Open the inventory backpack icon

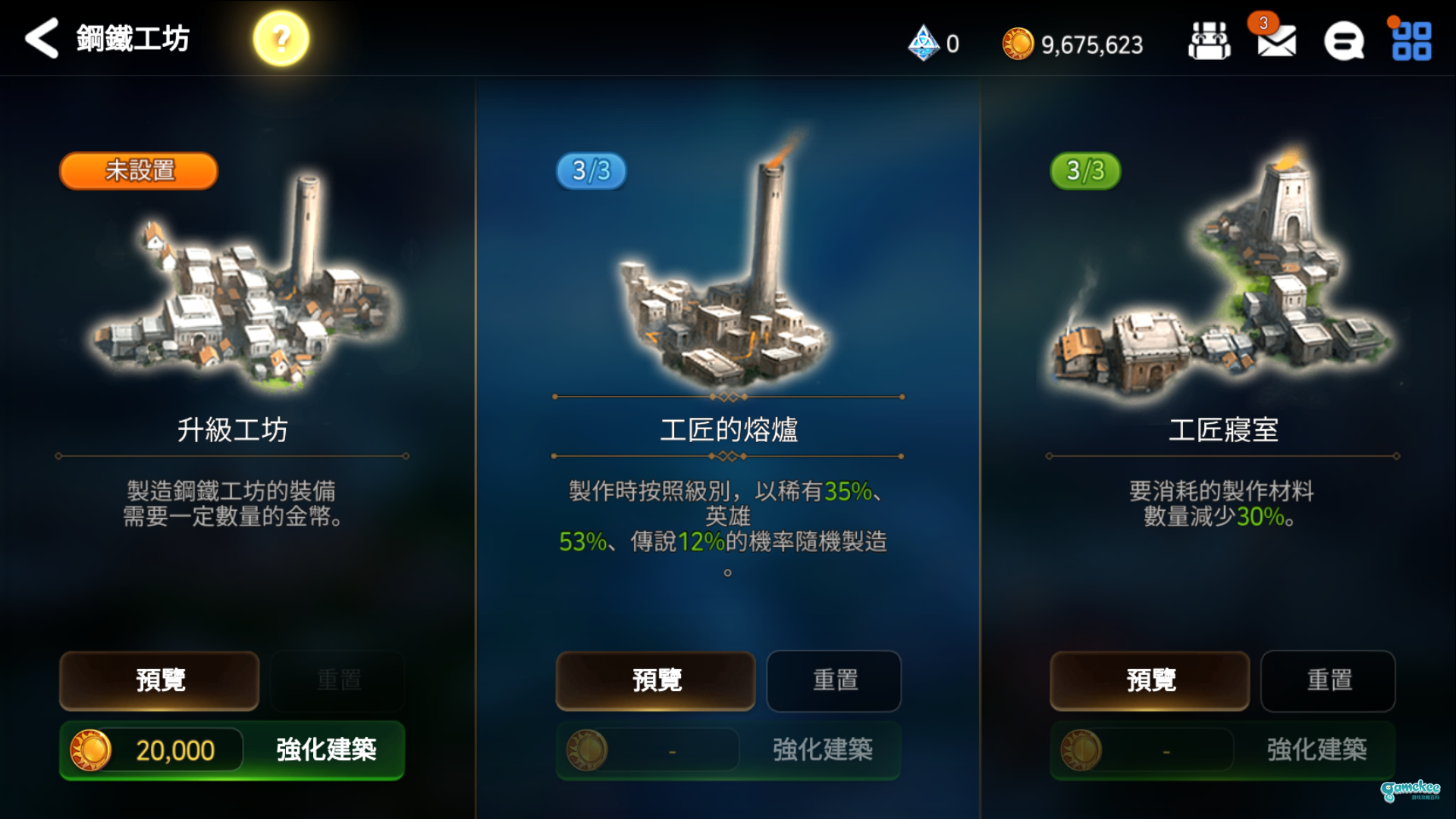[1210, 42]
